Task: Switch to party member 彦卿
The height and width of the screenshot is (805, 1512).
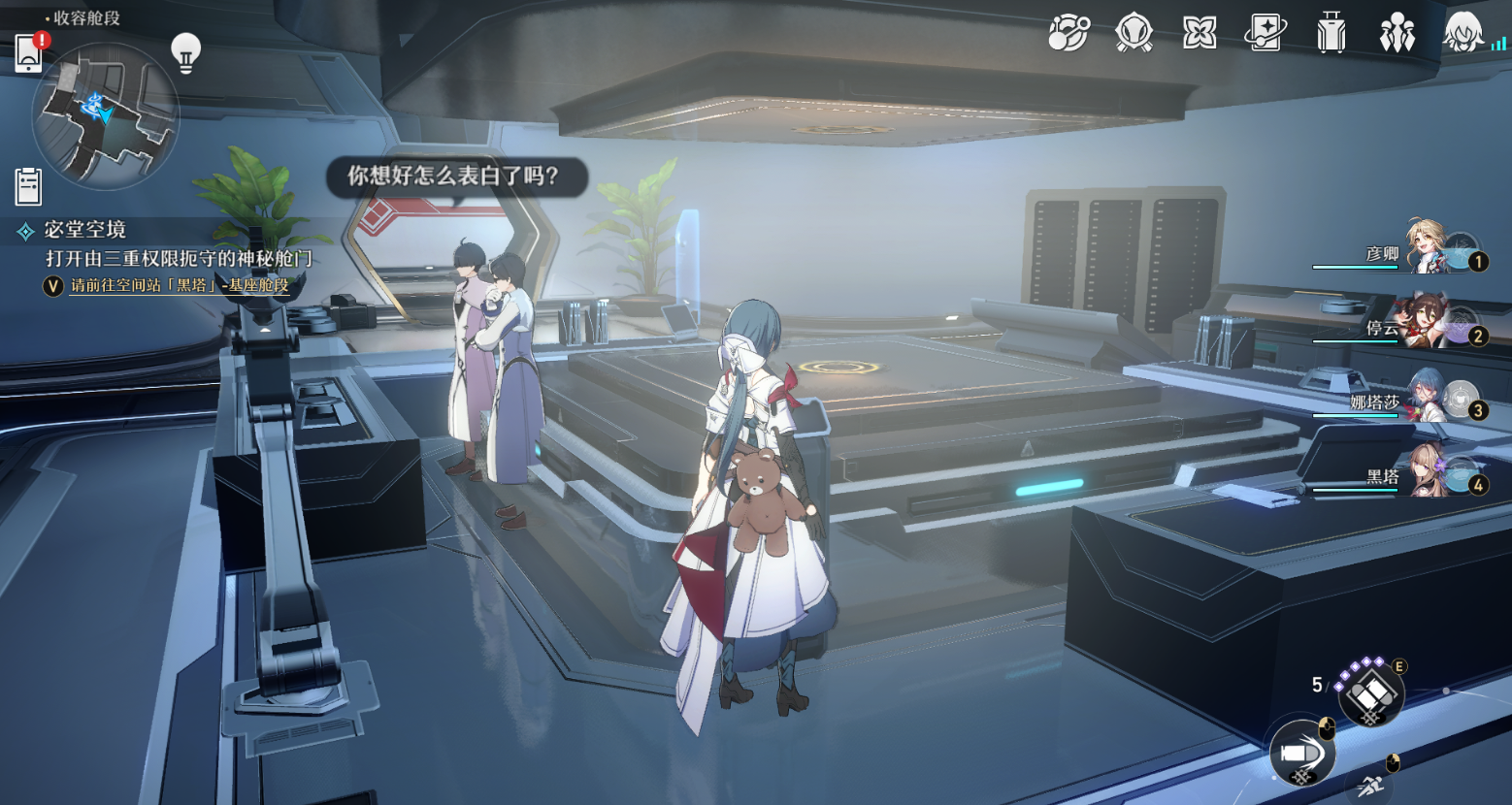Action: (1427, 250)
